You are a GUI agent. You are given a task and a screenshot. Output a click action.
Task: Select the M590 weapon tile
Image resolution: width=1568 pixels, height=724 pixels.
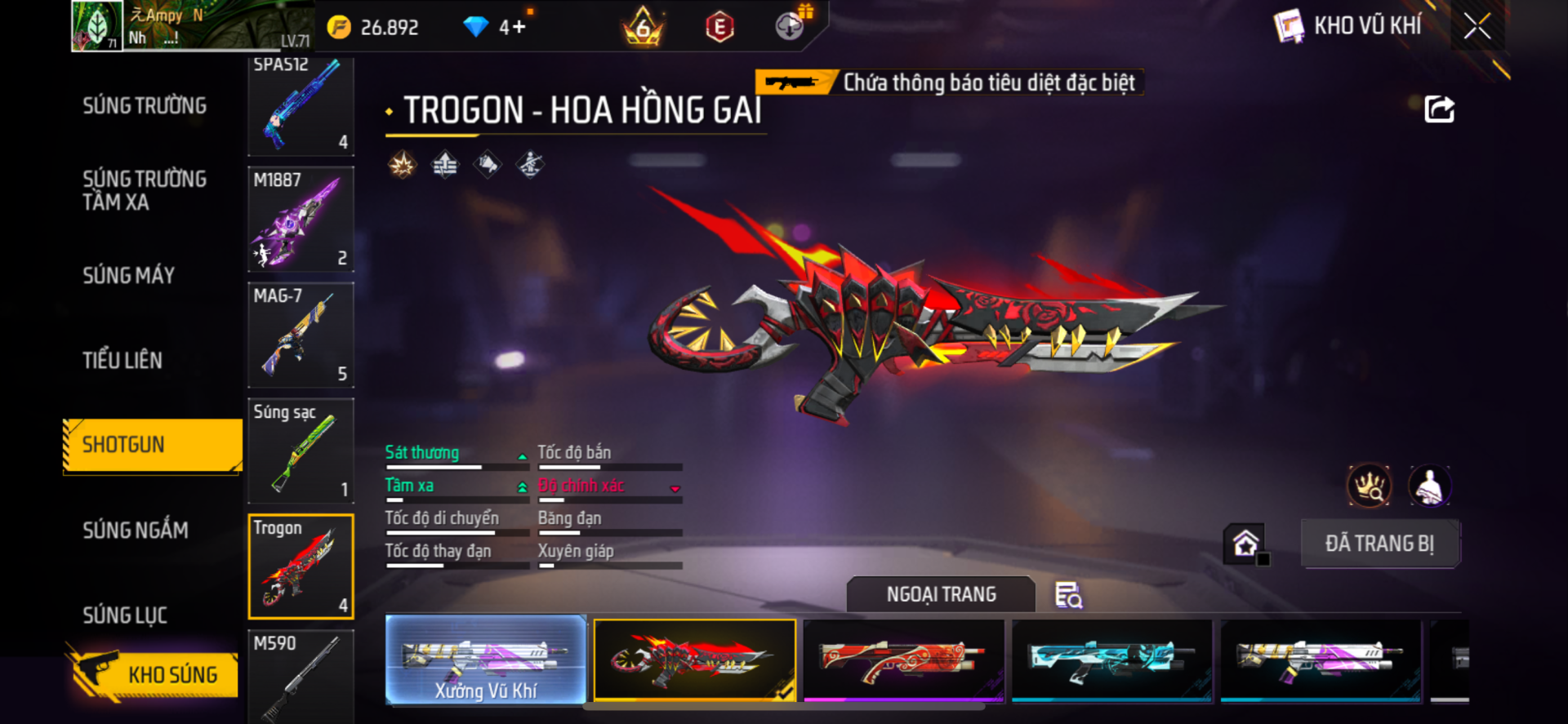point(301,675)
